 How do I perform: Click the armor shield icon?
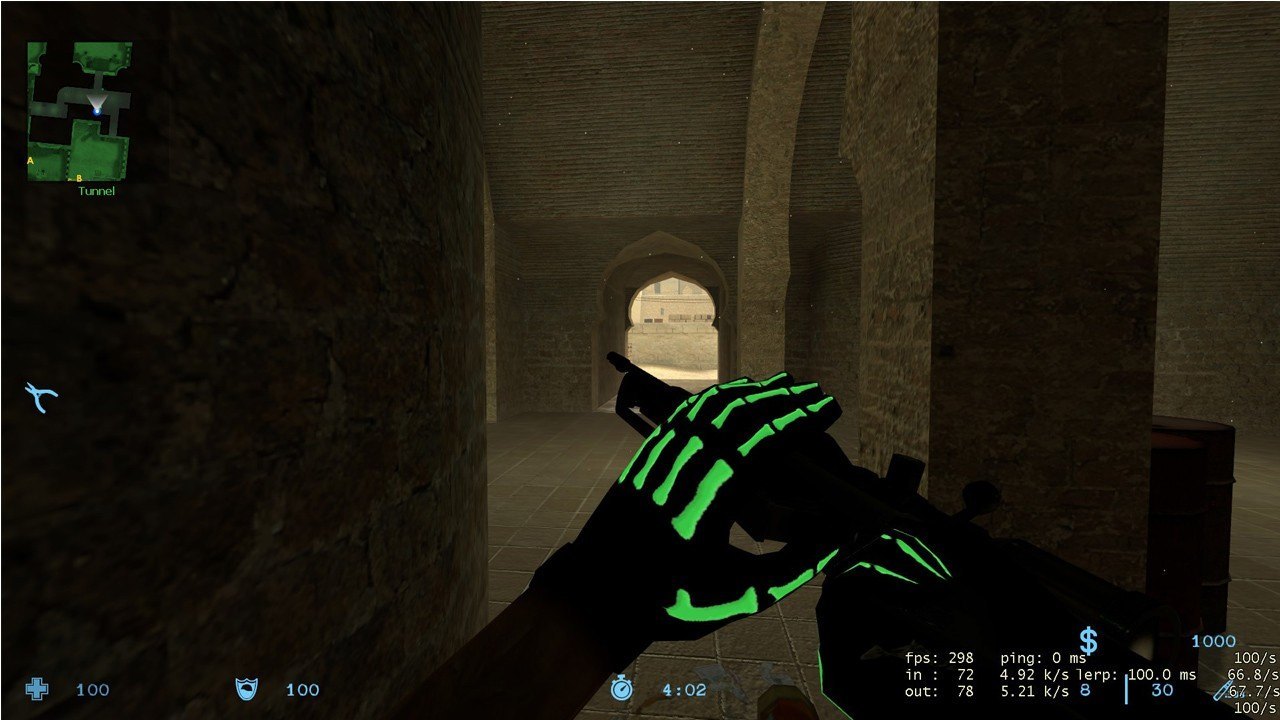click(x=245, y=688)
